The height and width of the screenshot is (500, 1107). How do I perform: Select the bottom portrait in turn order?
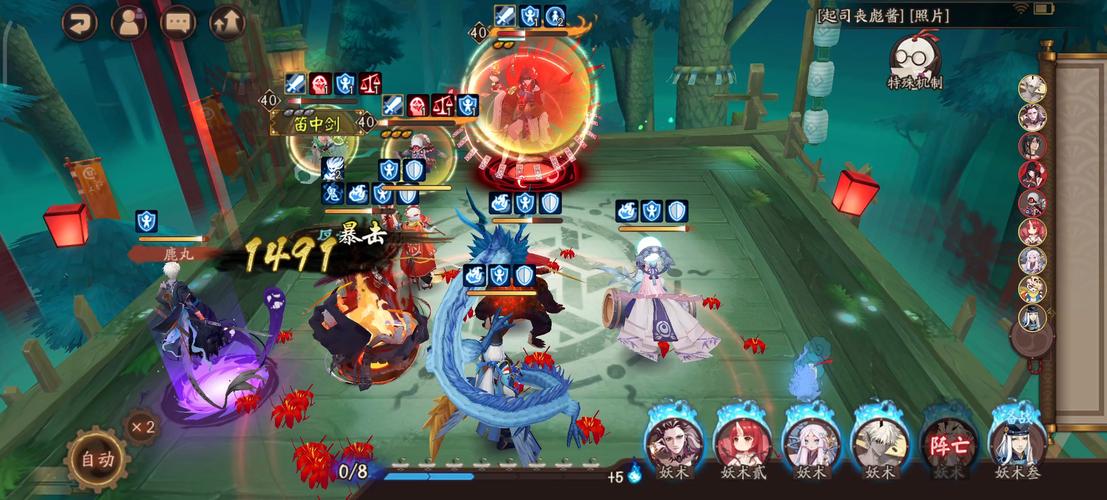[1032, 318]
